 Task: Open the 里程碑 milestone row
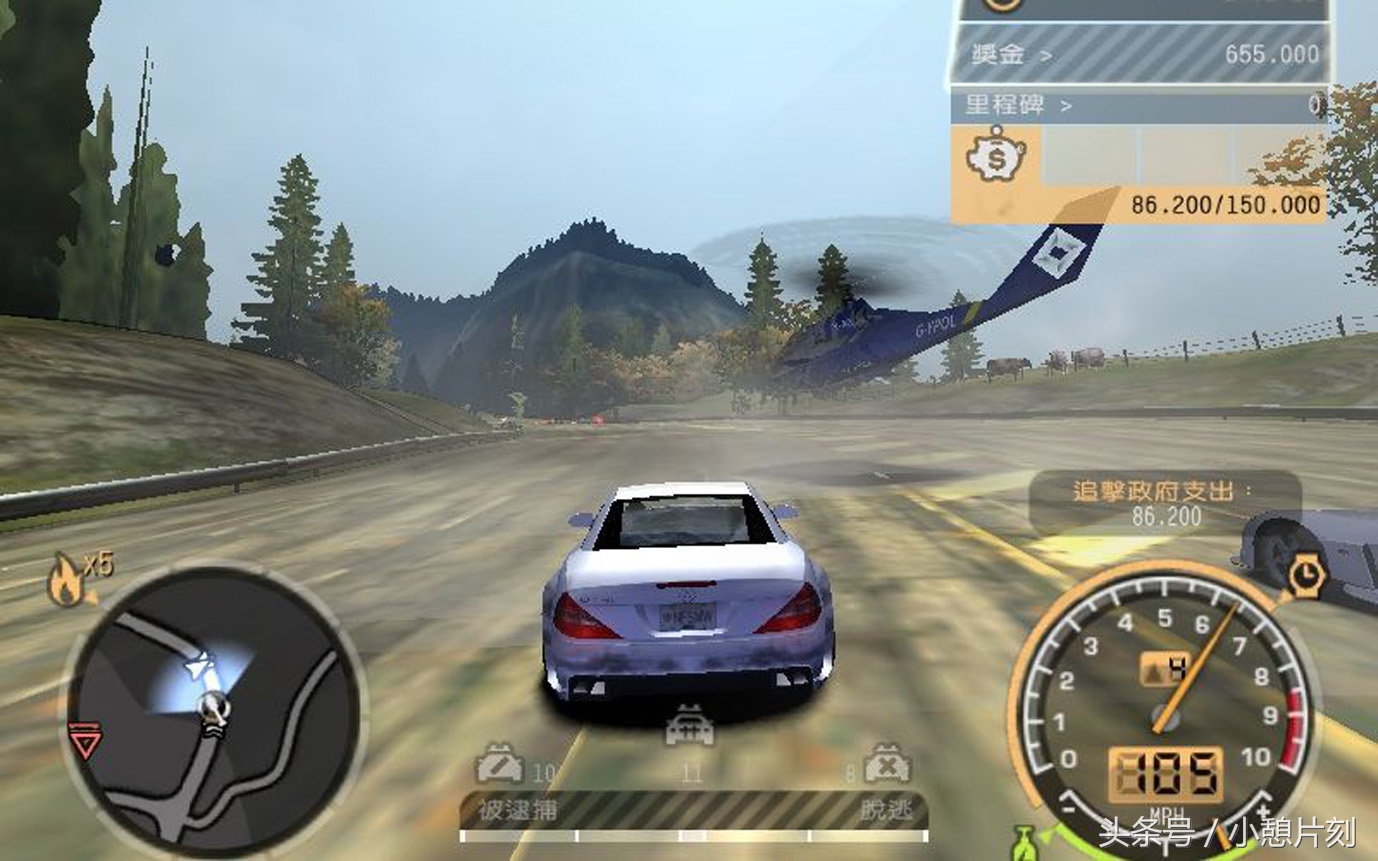pos(1138,104)
